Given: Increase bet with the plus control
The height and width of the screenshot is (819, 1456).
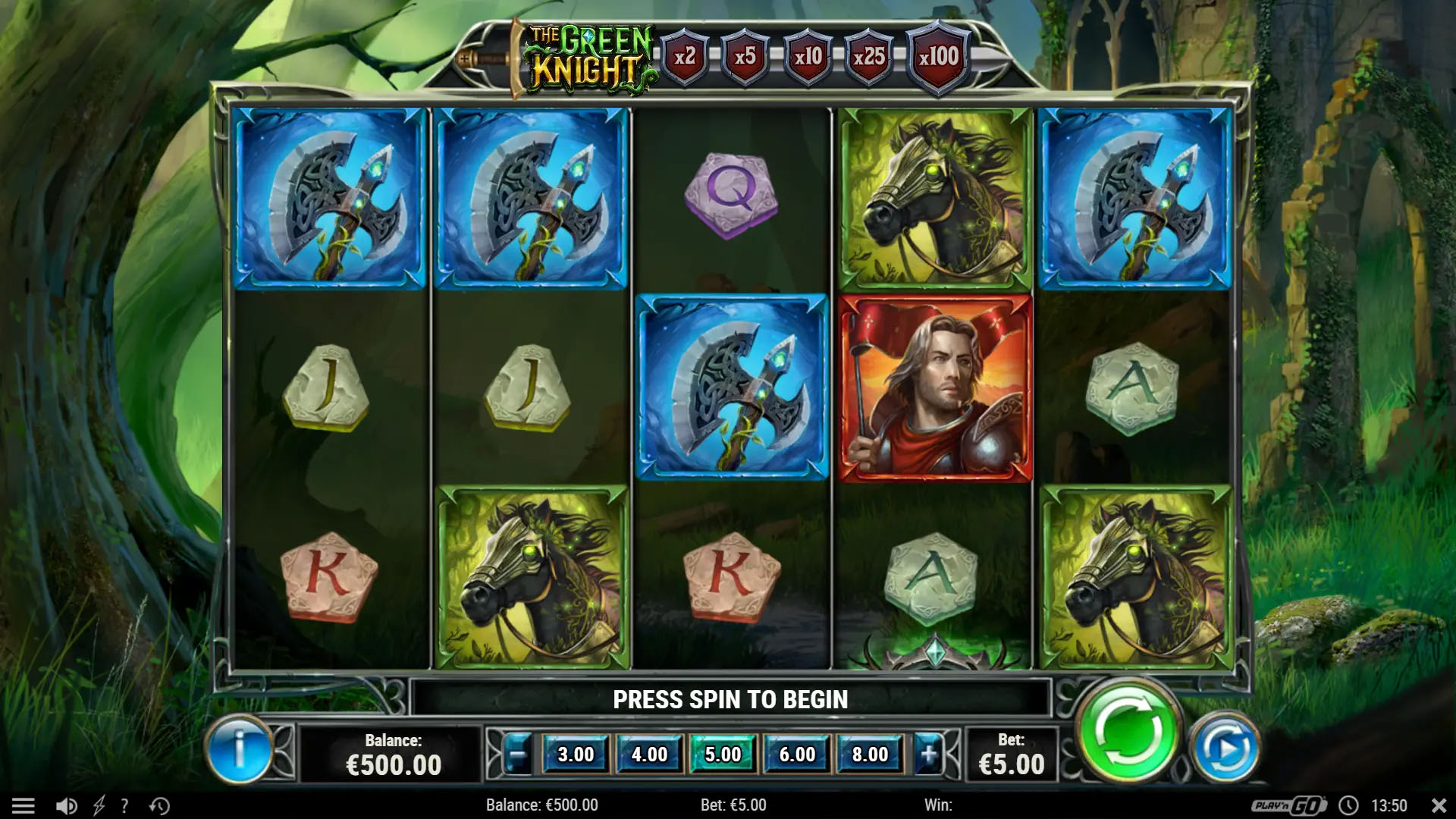Looking at the screenshot, I should pos(930,755).
